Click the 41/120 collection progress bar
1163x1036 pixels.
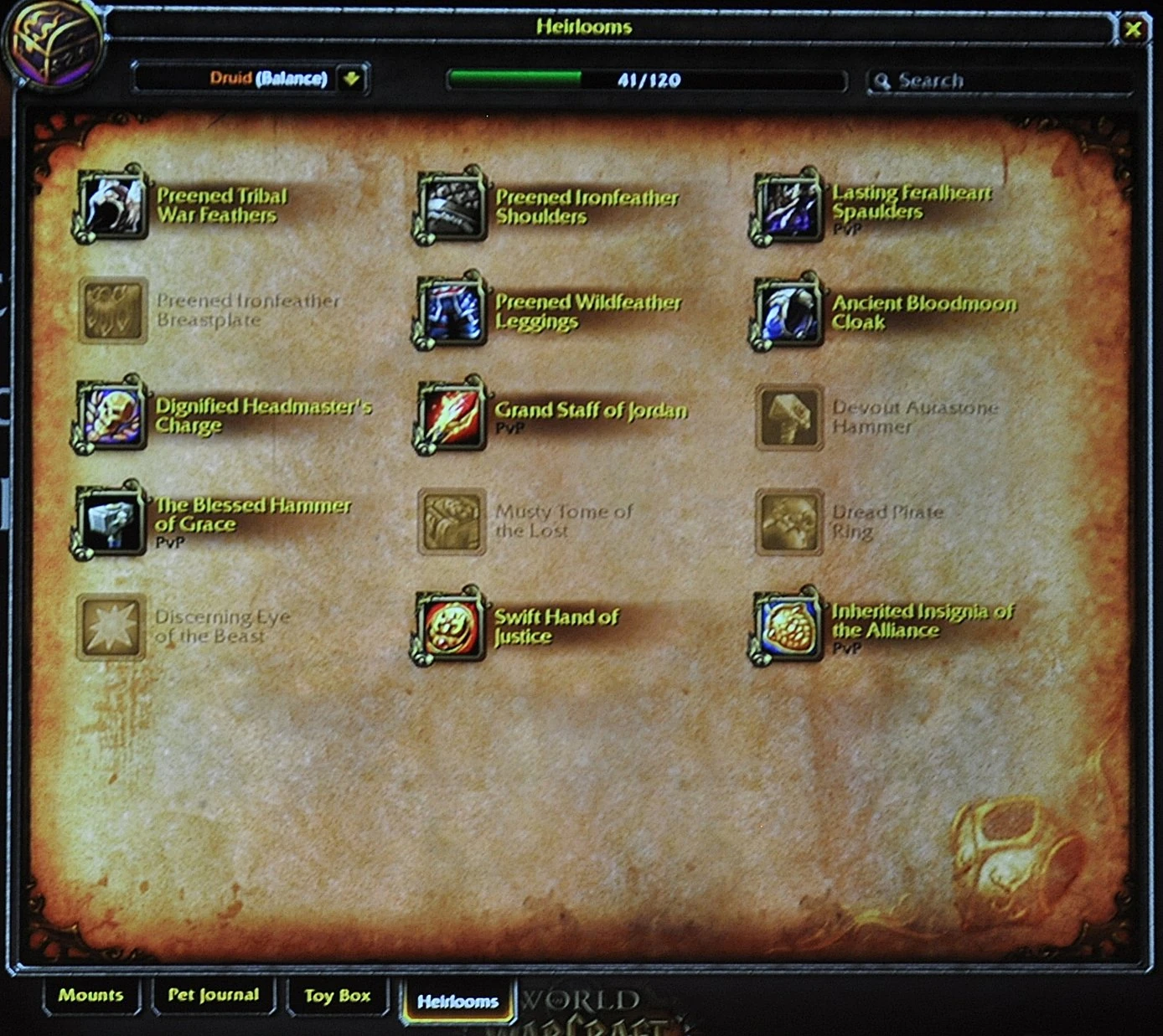645,80
